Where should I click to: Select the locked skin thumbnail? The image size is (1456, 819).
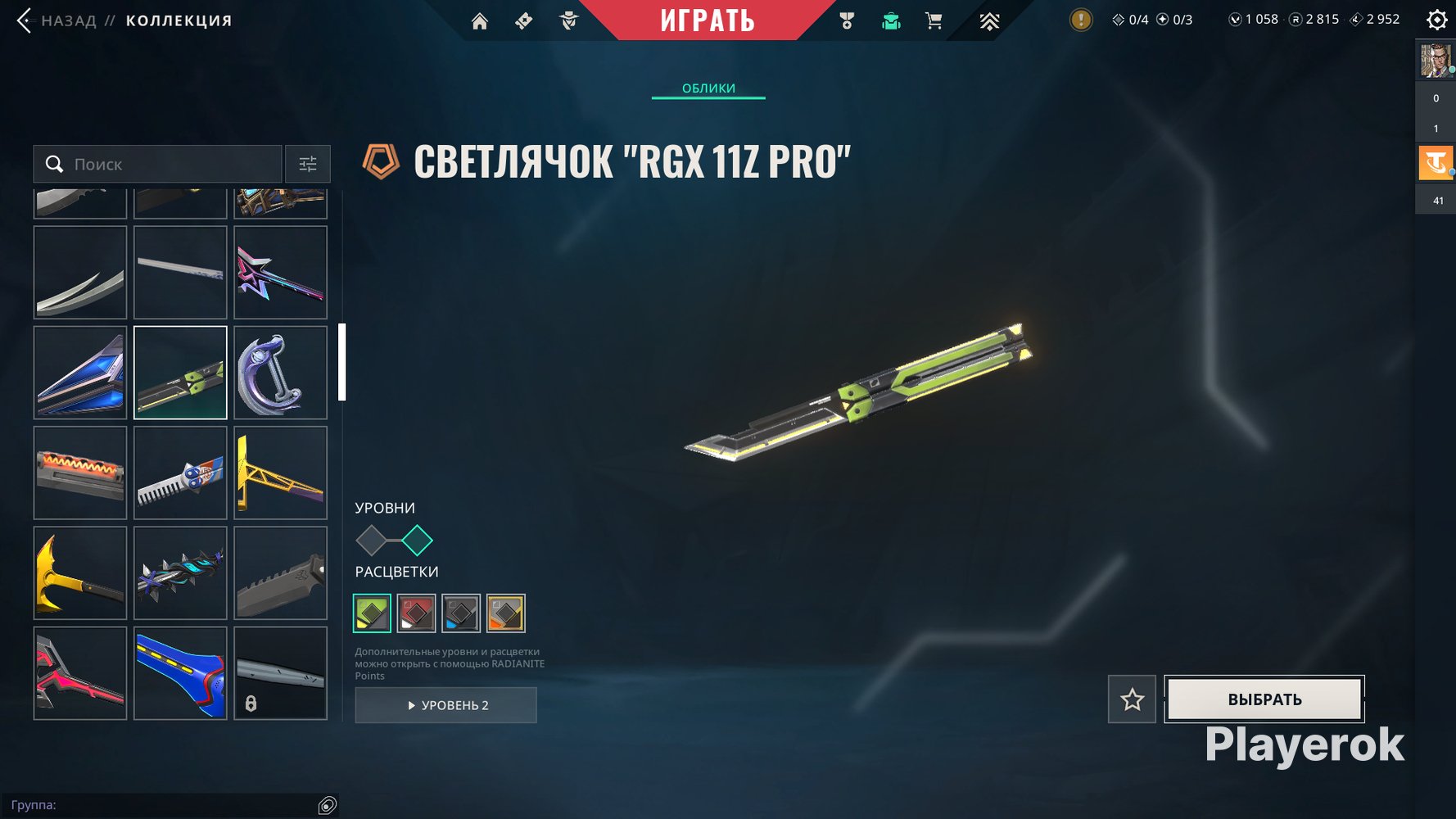pos(280,673)
